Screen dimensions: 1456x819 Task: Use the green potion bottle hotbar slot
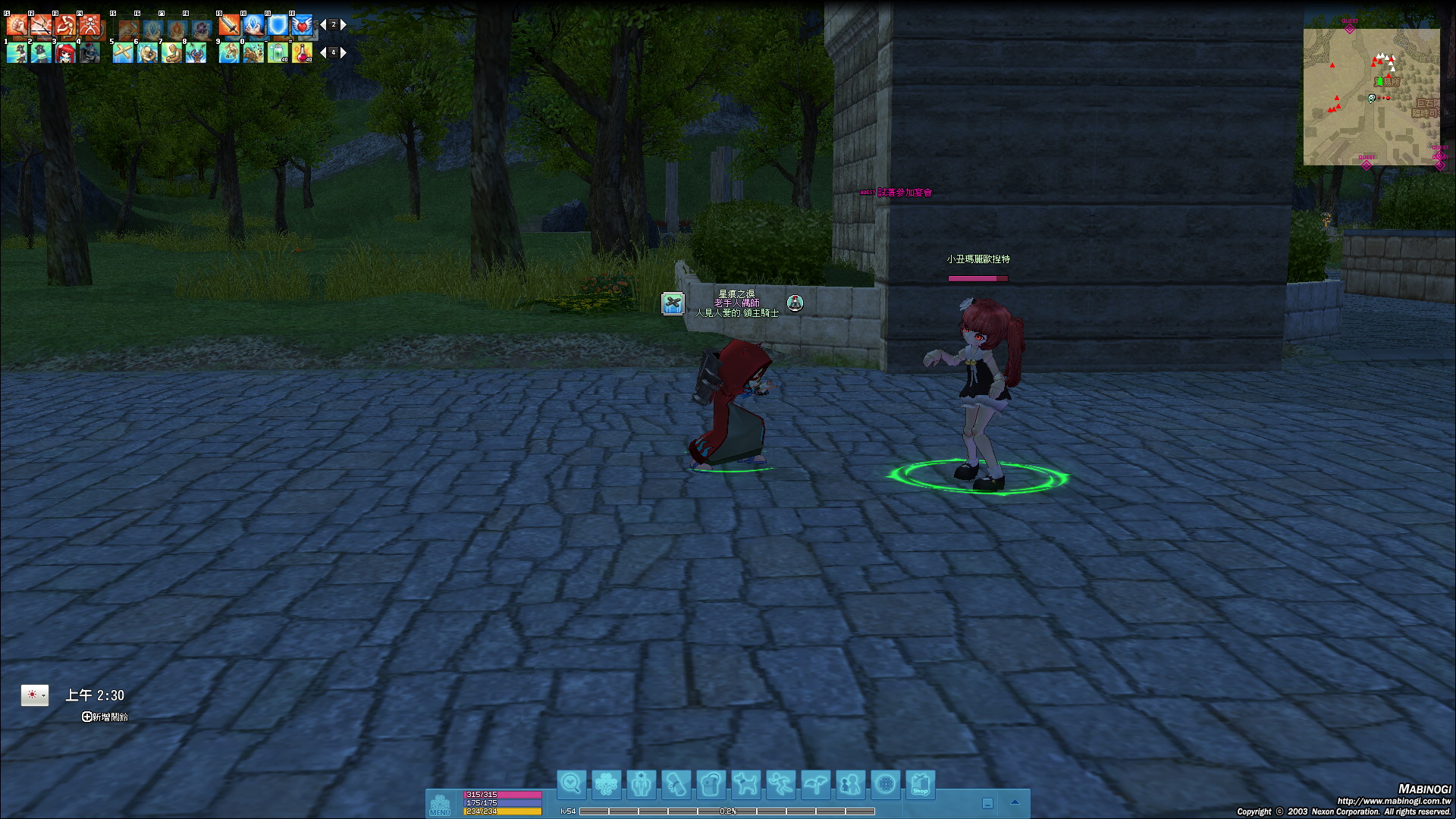(x=278, y=52)
